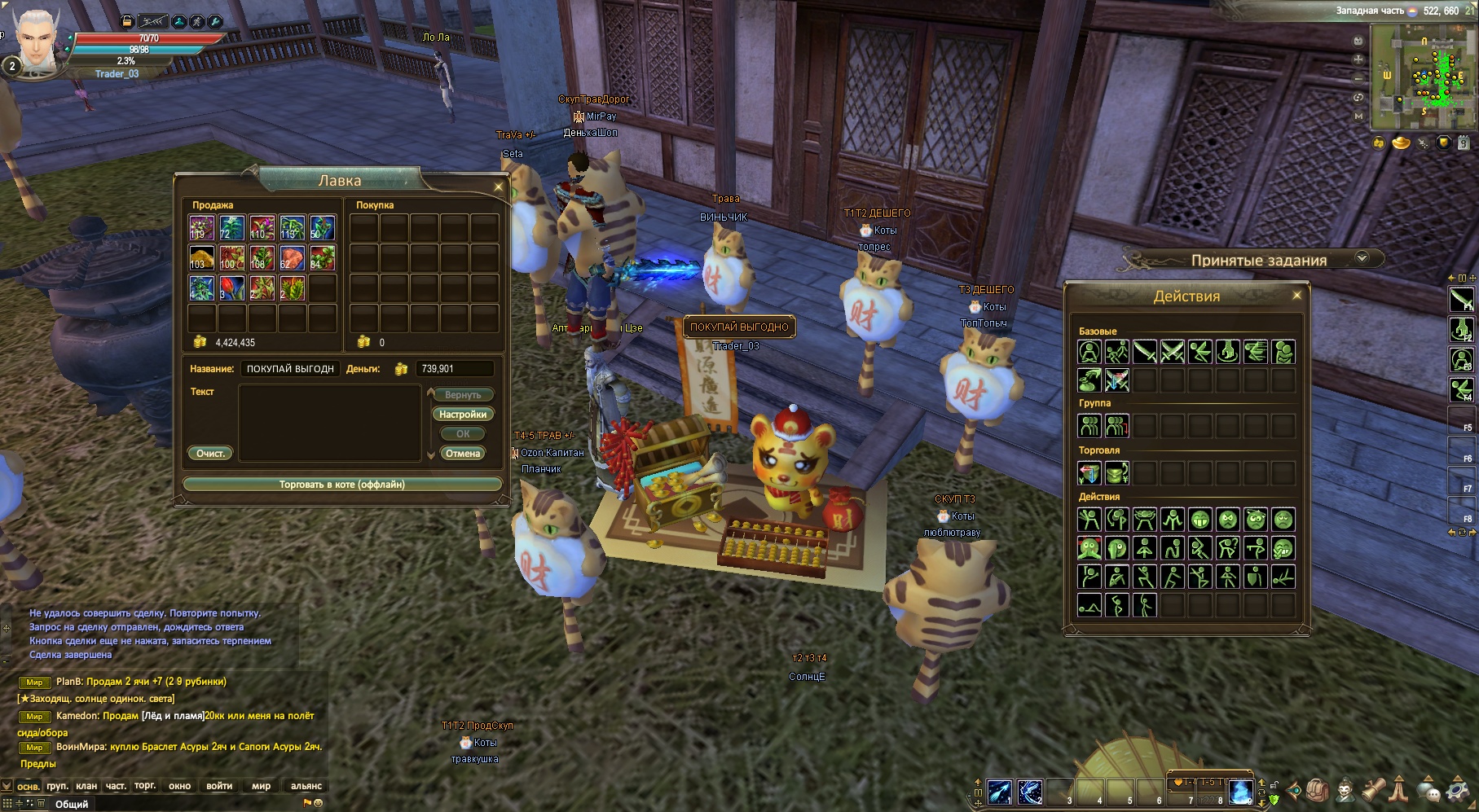Select the money amount field
Screen dimensions: 1479x812
(455, 369)
